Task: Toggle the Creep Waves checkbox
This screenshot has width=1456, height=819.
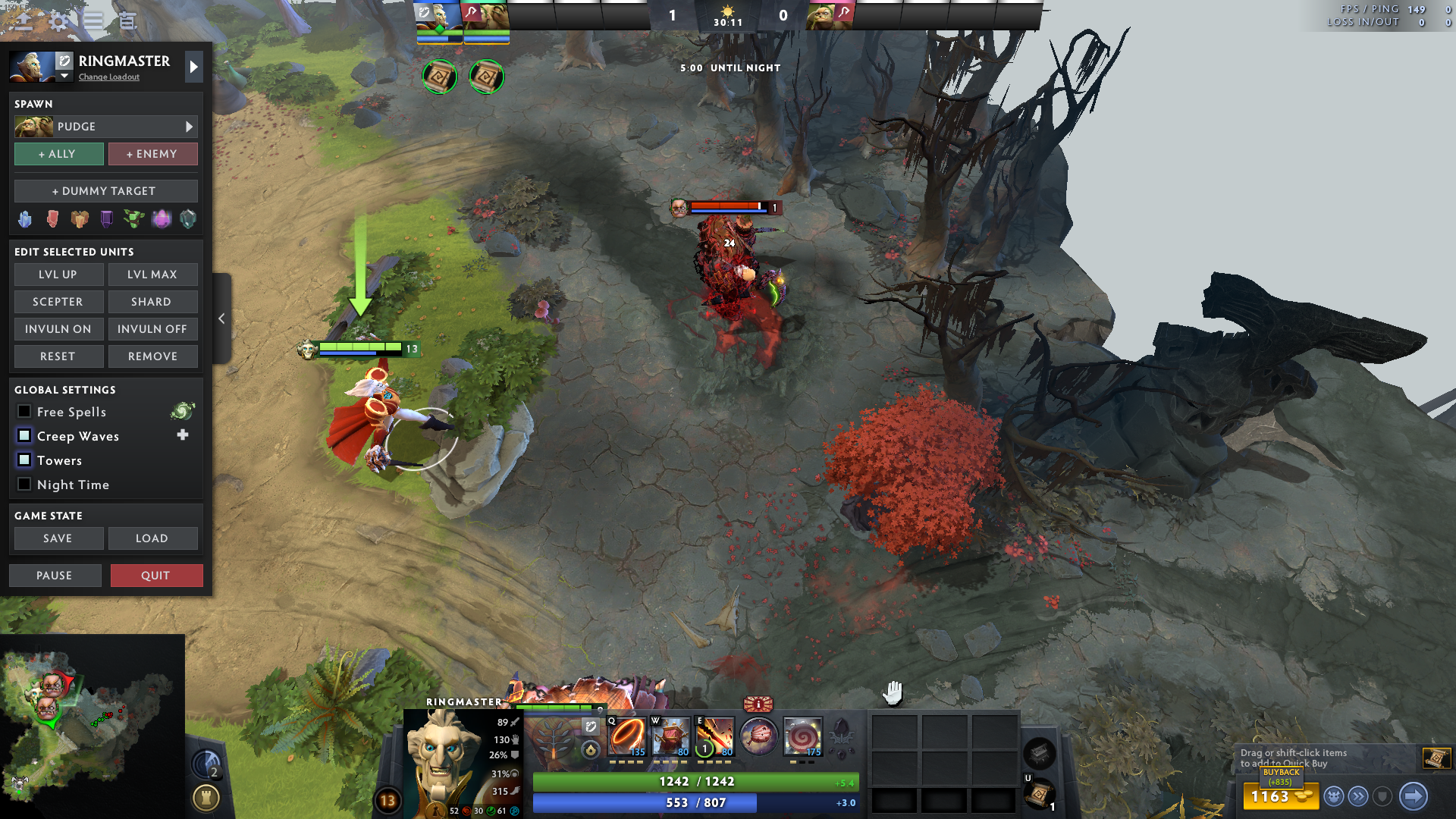Action: [x=24, y=436]
